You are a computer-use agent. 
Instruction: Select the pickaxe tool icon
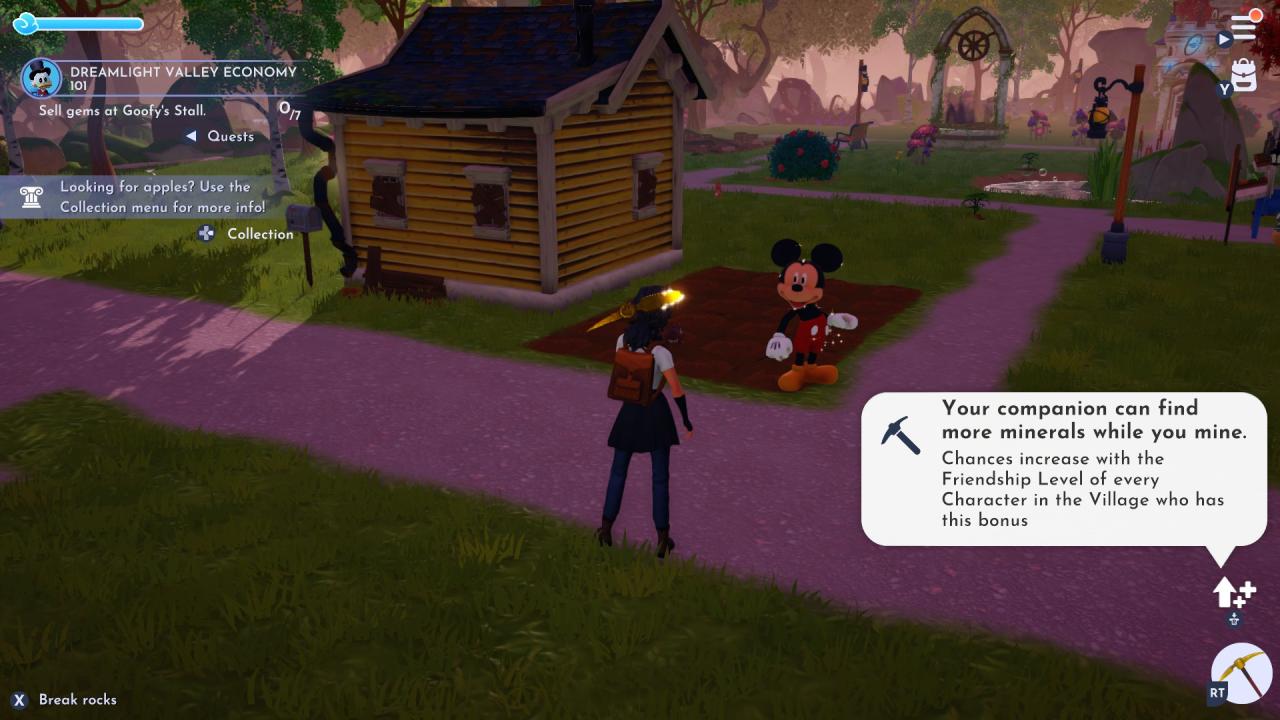coord(1241,673)
